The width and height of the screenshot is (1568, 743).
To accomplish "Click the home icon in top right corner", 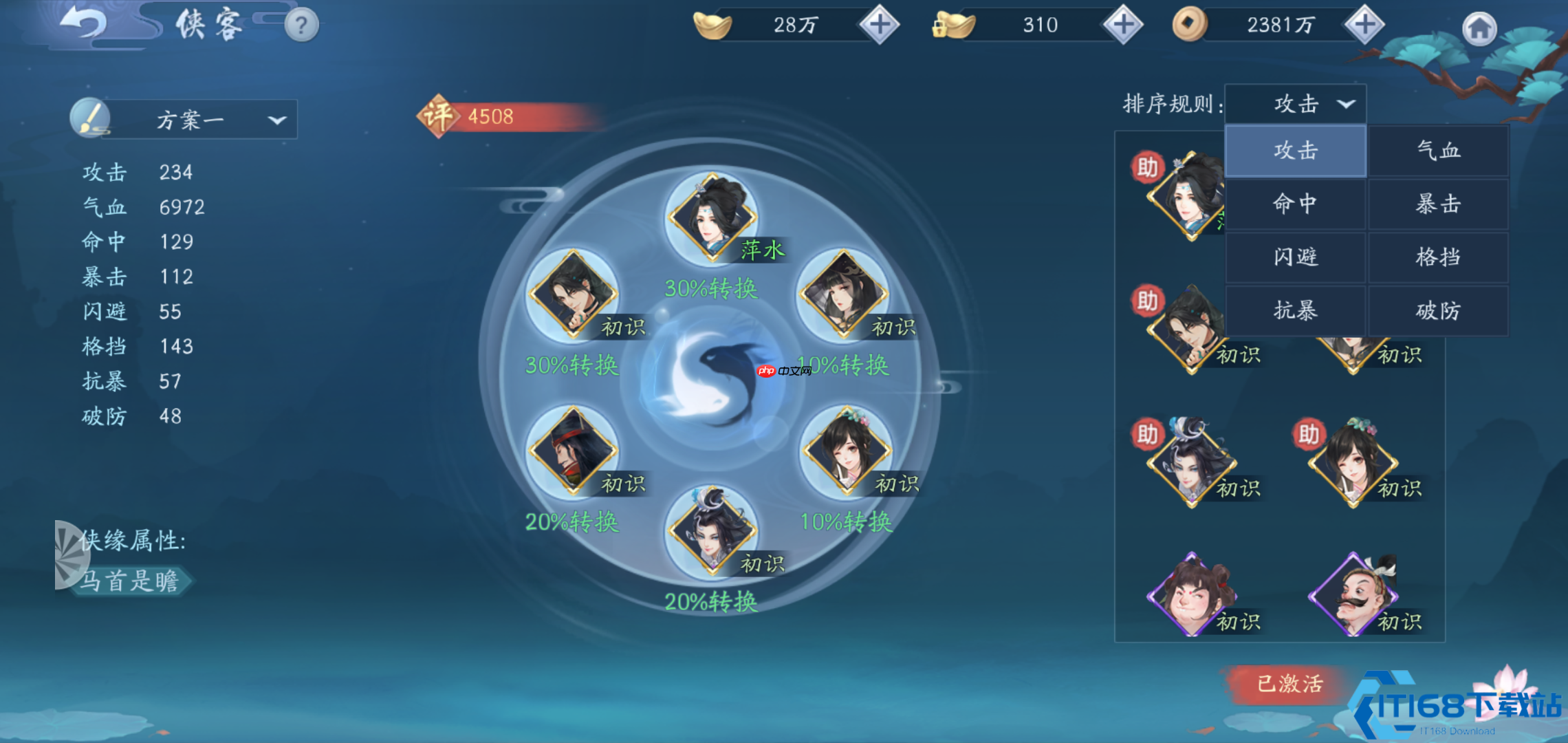I will pos(1480,28).
